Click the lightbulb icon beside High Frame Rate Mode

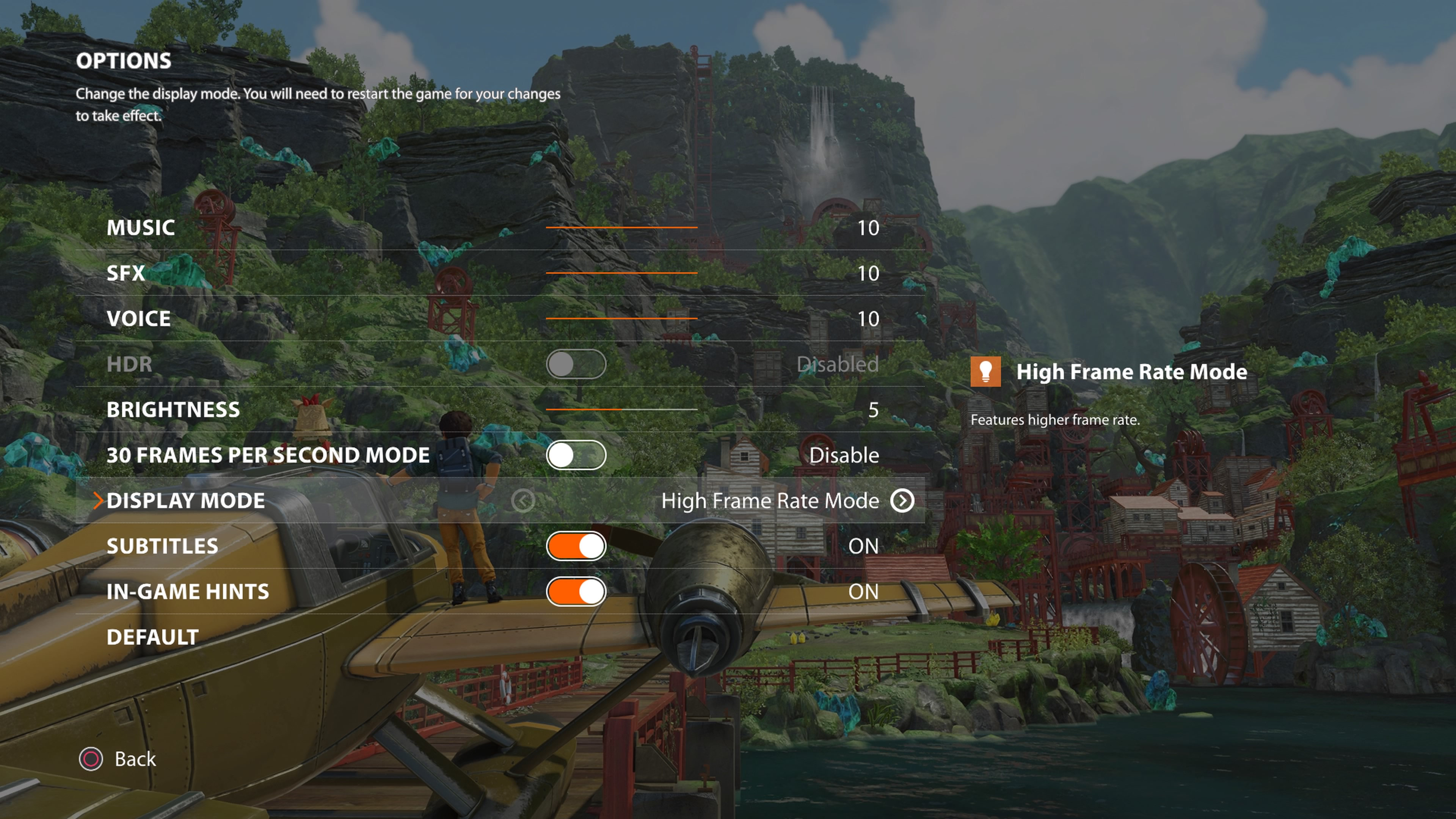tap(986, 372)
